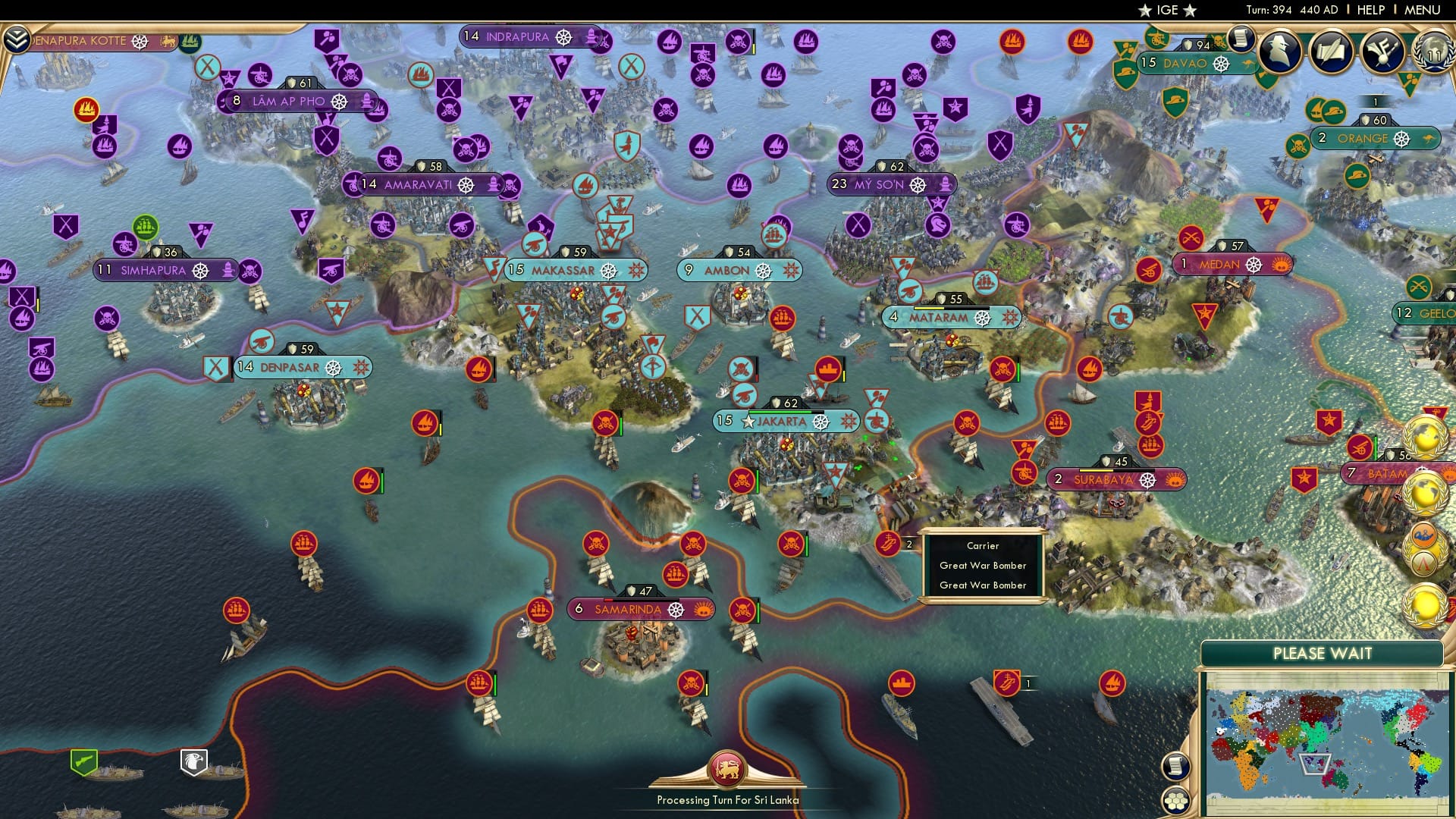Select the first Great War Bomber in the popup

click(982, 566)
